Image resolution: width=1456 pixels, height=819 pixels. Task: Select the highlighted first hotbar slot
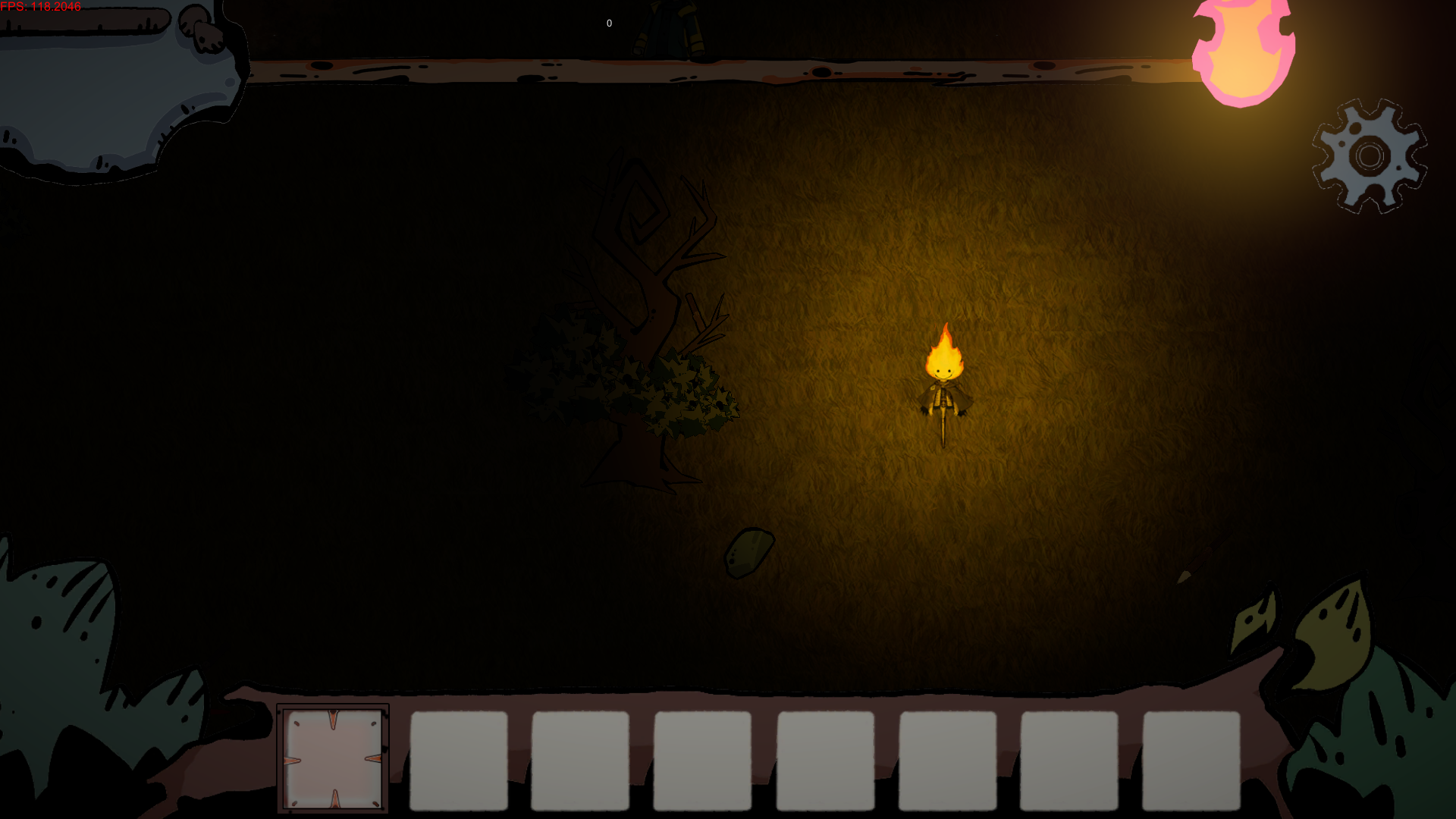click(333, 758)
